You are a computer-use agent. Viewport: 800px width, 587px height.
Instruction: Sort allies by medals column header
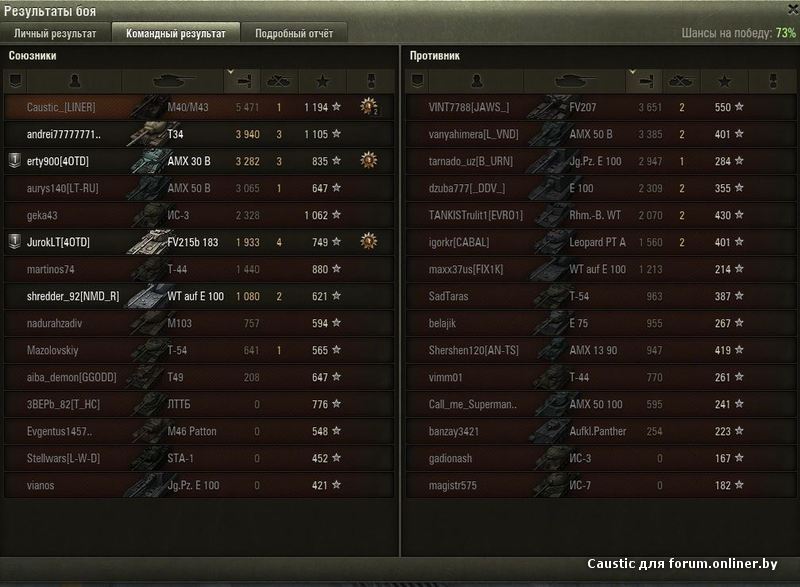(367, 80)
